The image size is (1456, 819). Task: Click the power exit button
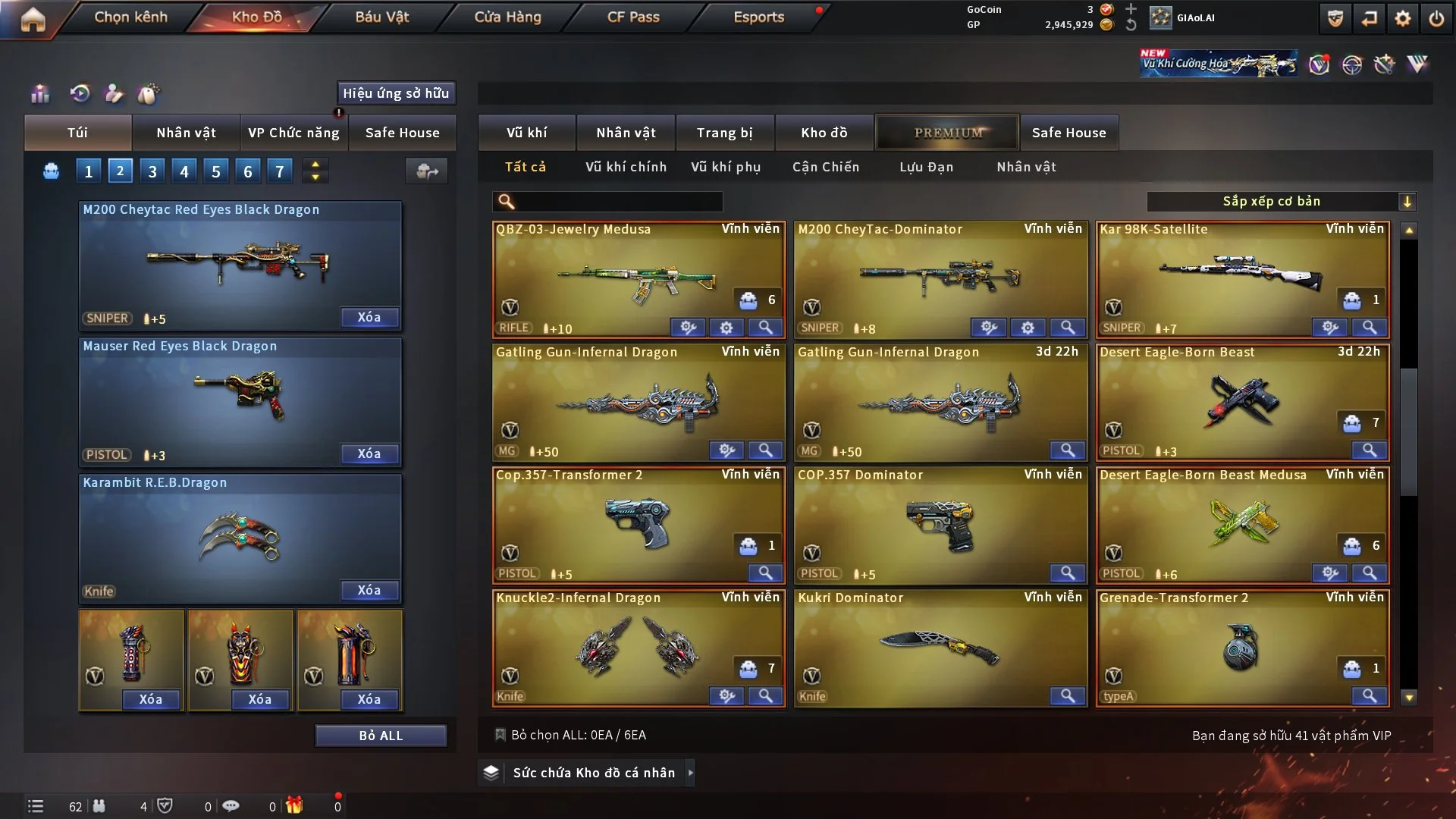click(x=1436, y=18)
